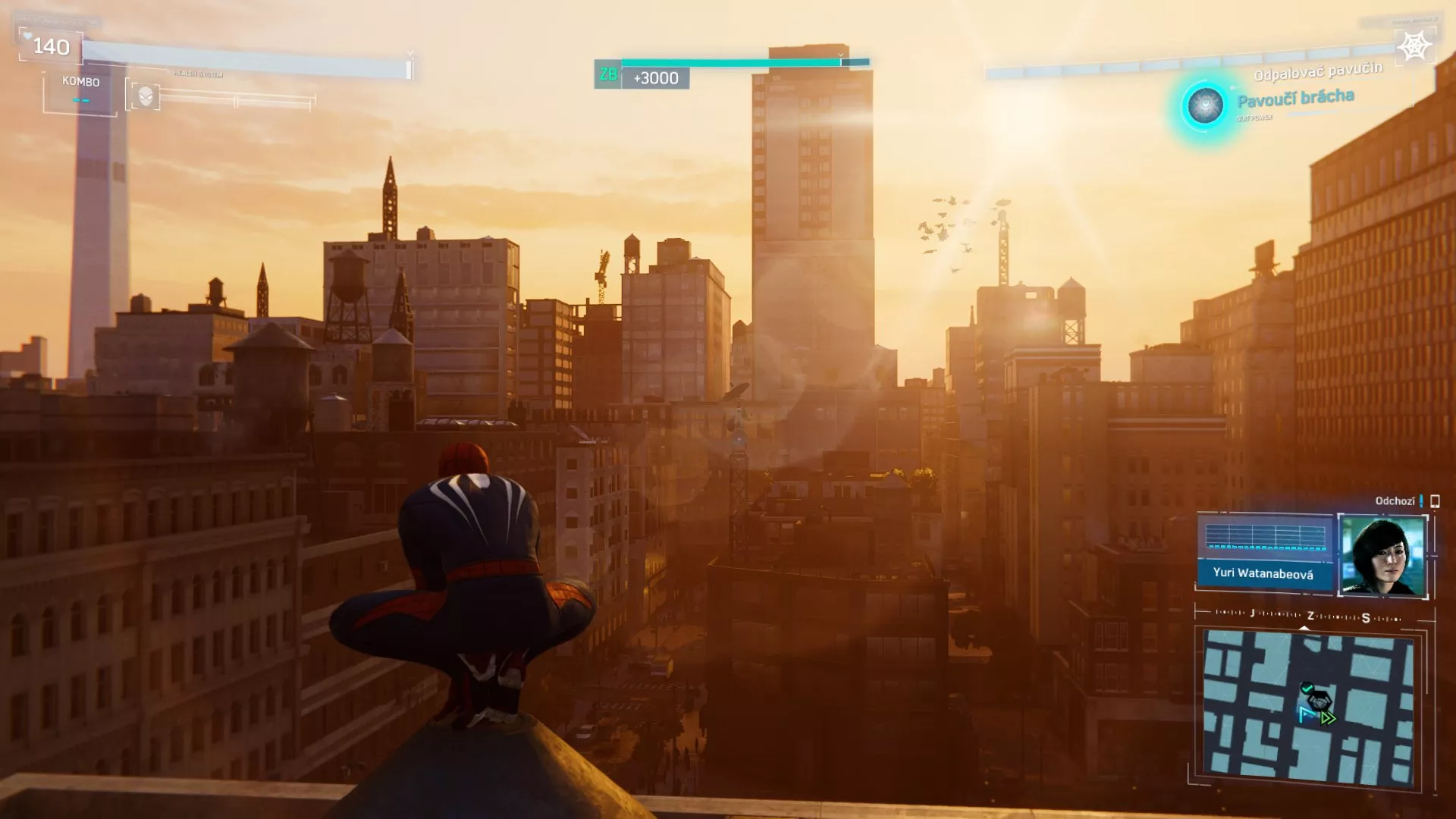This screenshot has width=1456, height=819.
Task: Expand the XP bar chevron indicator
Action: (840, 55)
